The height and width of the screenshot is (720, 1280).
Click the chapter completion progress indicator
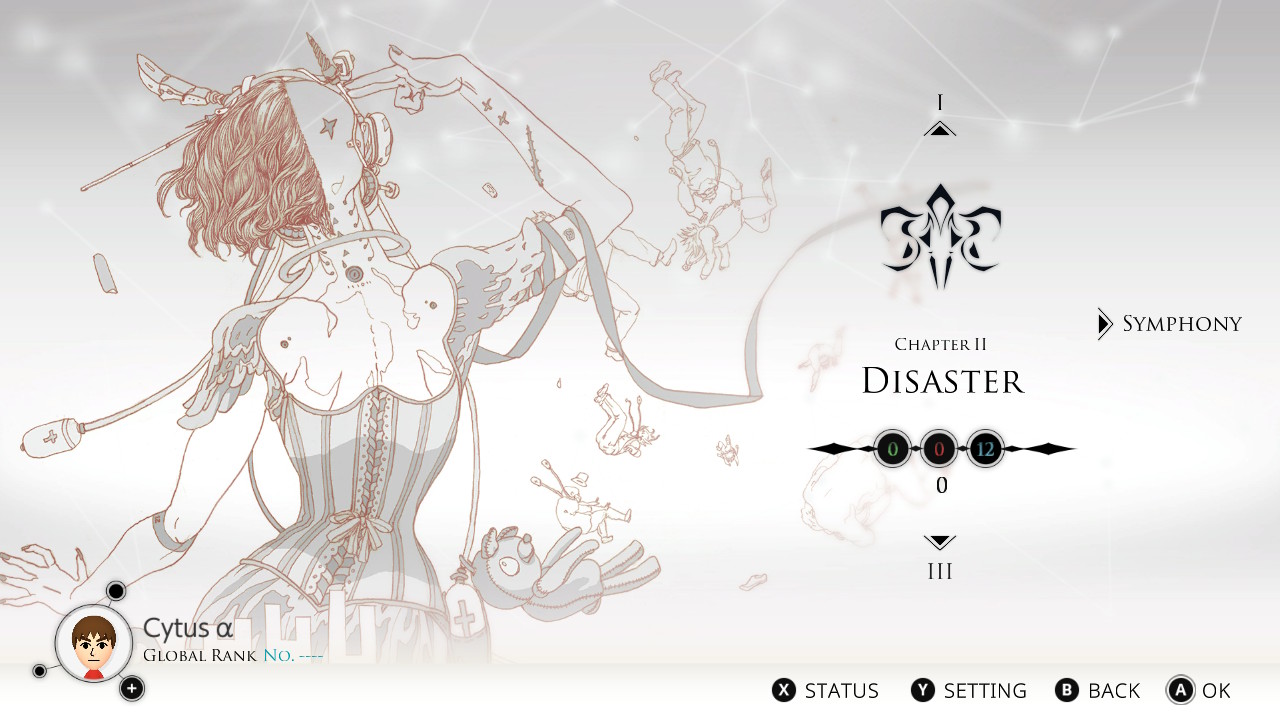pyautogui.click(x=940, y=486)
